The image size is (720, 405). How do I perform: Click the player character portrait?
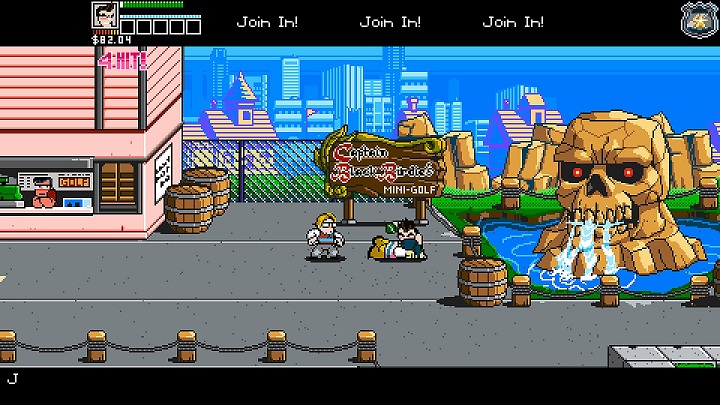tap(105, 17)
